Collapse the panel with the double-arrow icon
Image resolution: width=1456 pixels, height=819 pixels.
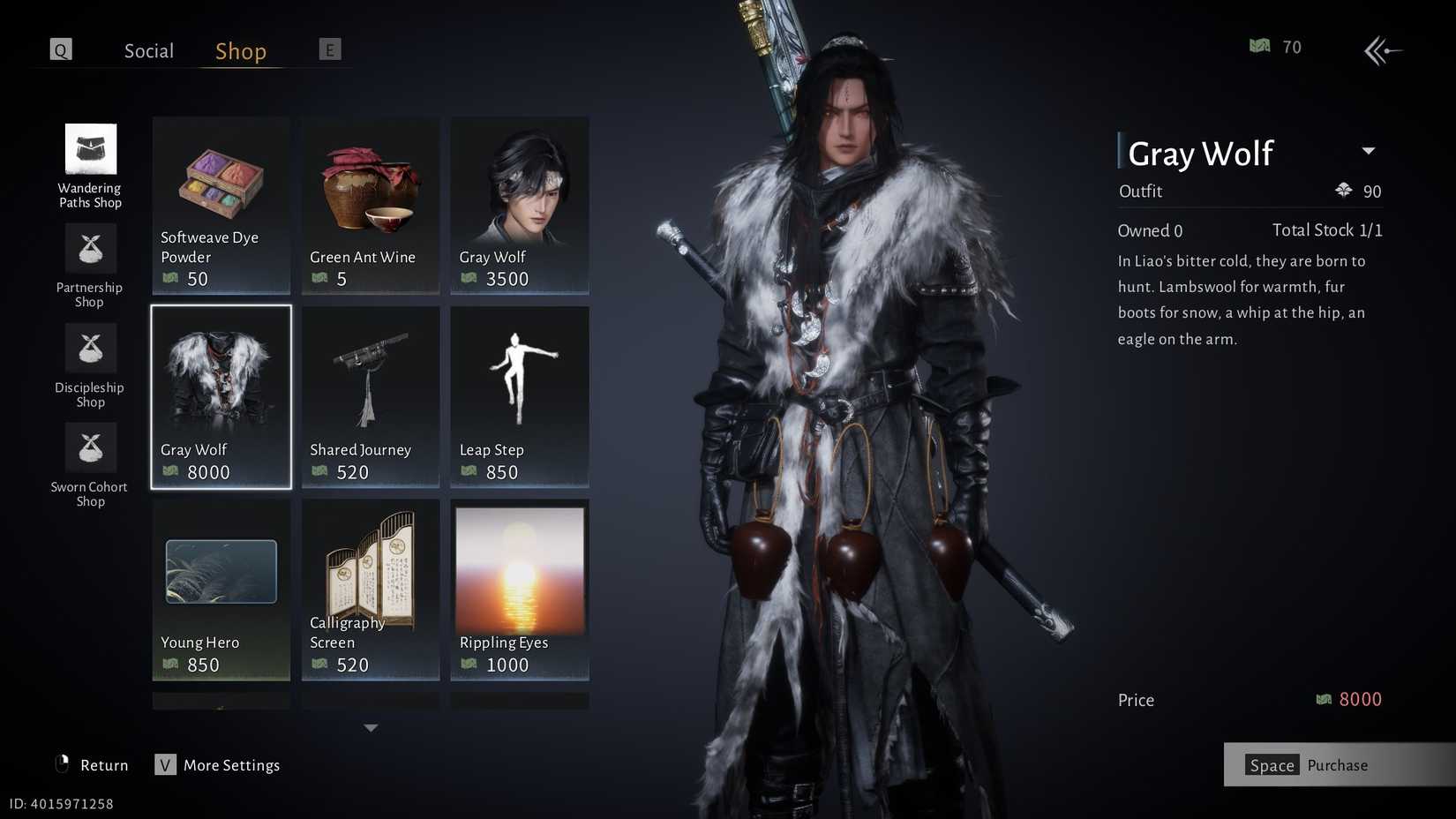1383,50
